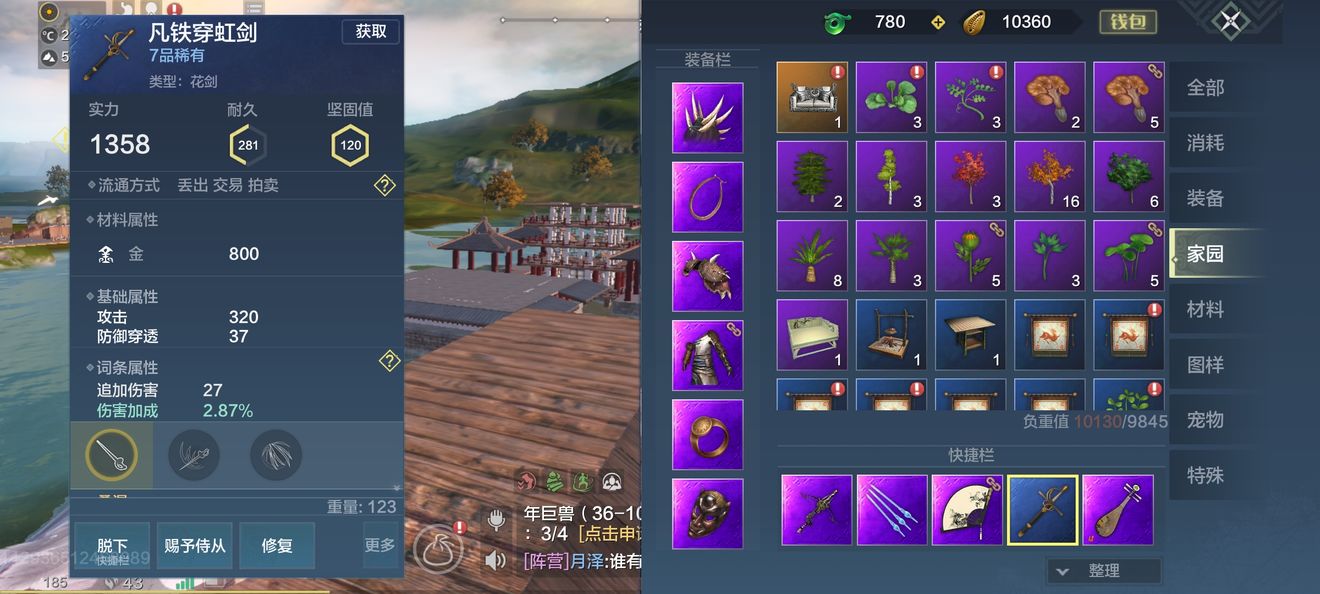This screenshot has width=1320, height=594.
Task: Sort the bag with 整理 button
Action: [x=1104, y=571]
